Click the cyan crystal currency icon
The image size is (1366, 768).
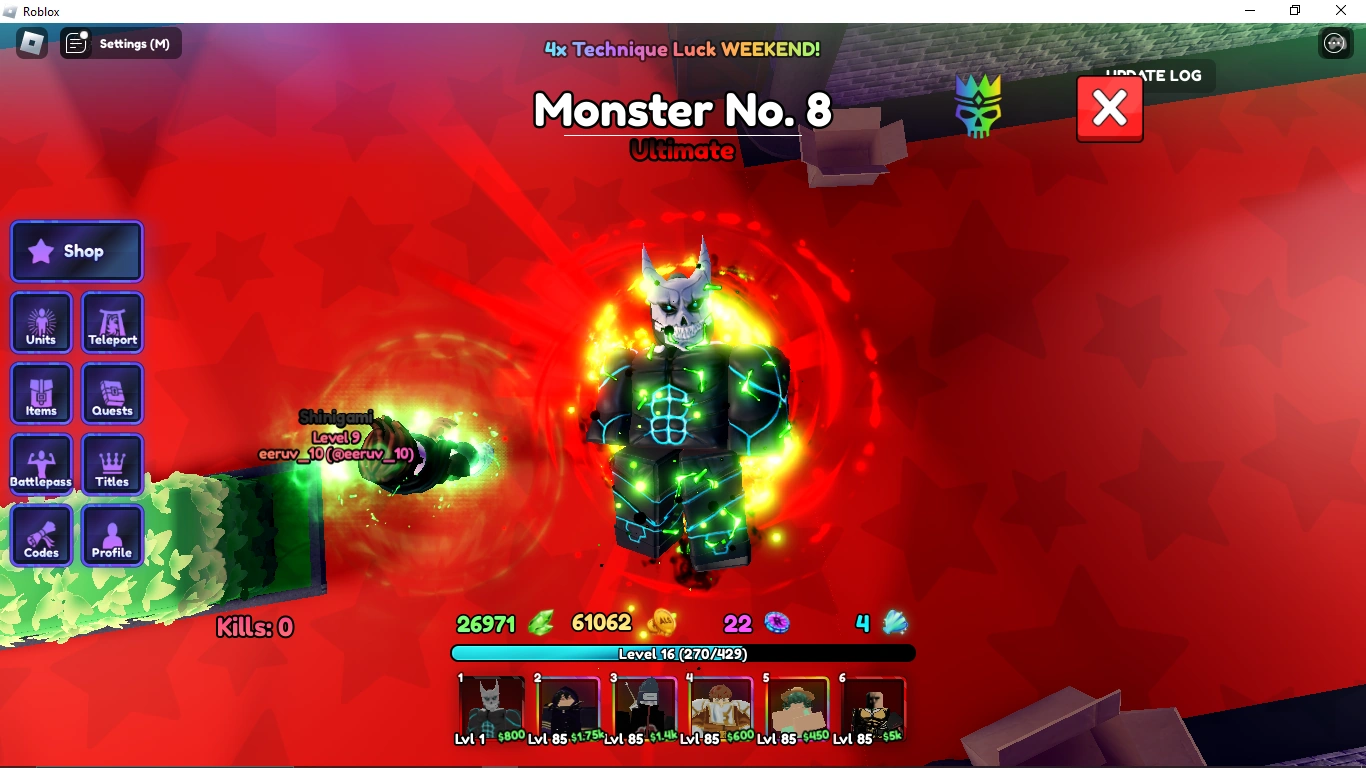tap(894, 622)
